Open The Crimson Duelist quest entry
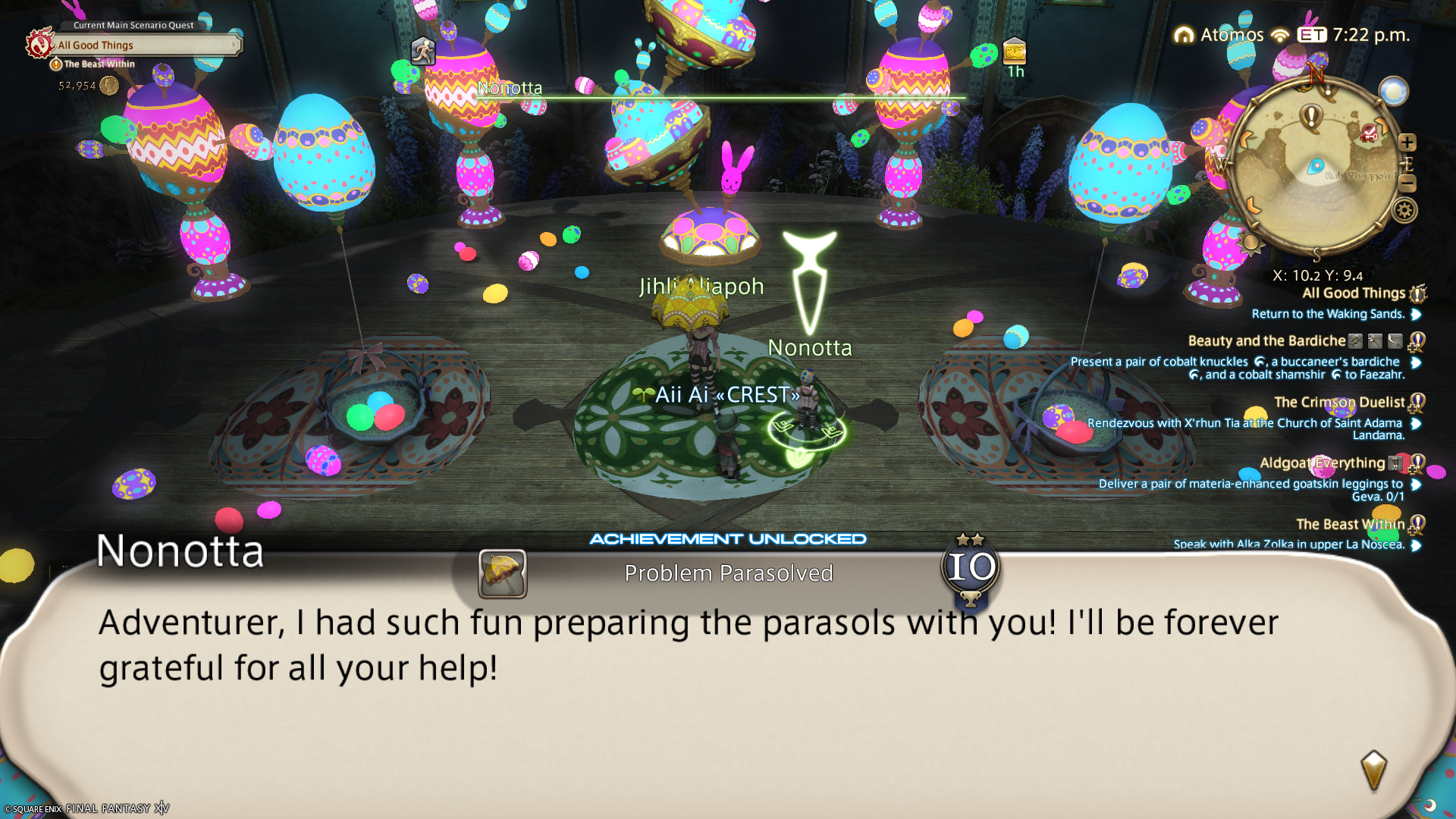The height and width of the screenshot is (819, 1456). click(1339, 403)
